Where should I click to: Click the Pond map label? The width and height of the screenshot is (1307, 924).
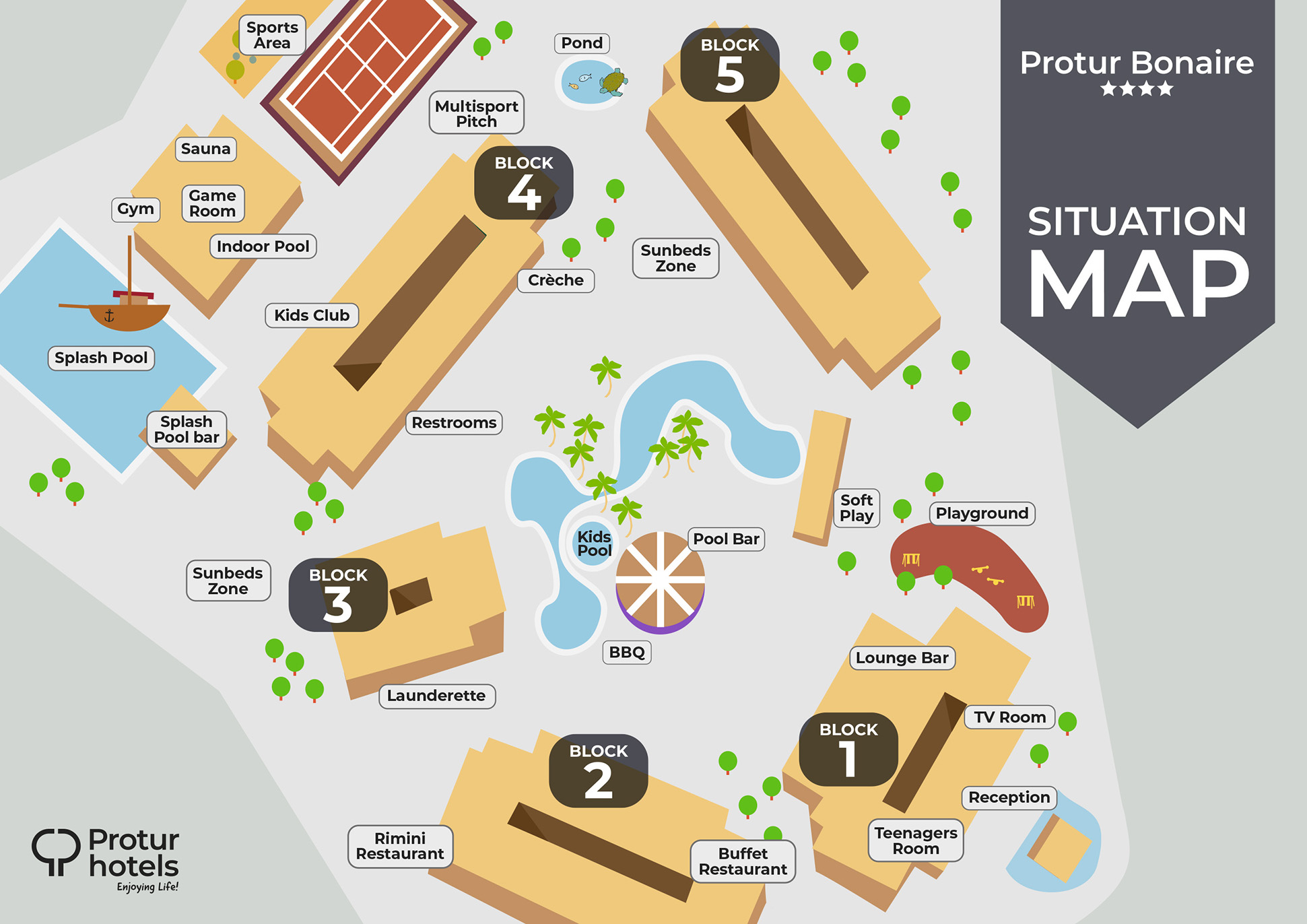pyautogui.click(x=582, y=43)
